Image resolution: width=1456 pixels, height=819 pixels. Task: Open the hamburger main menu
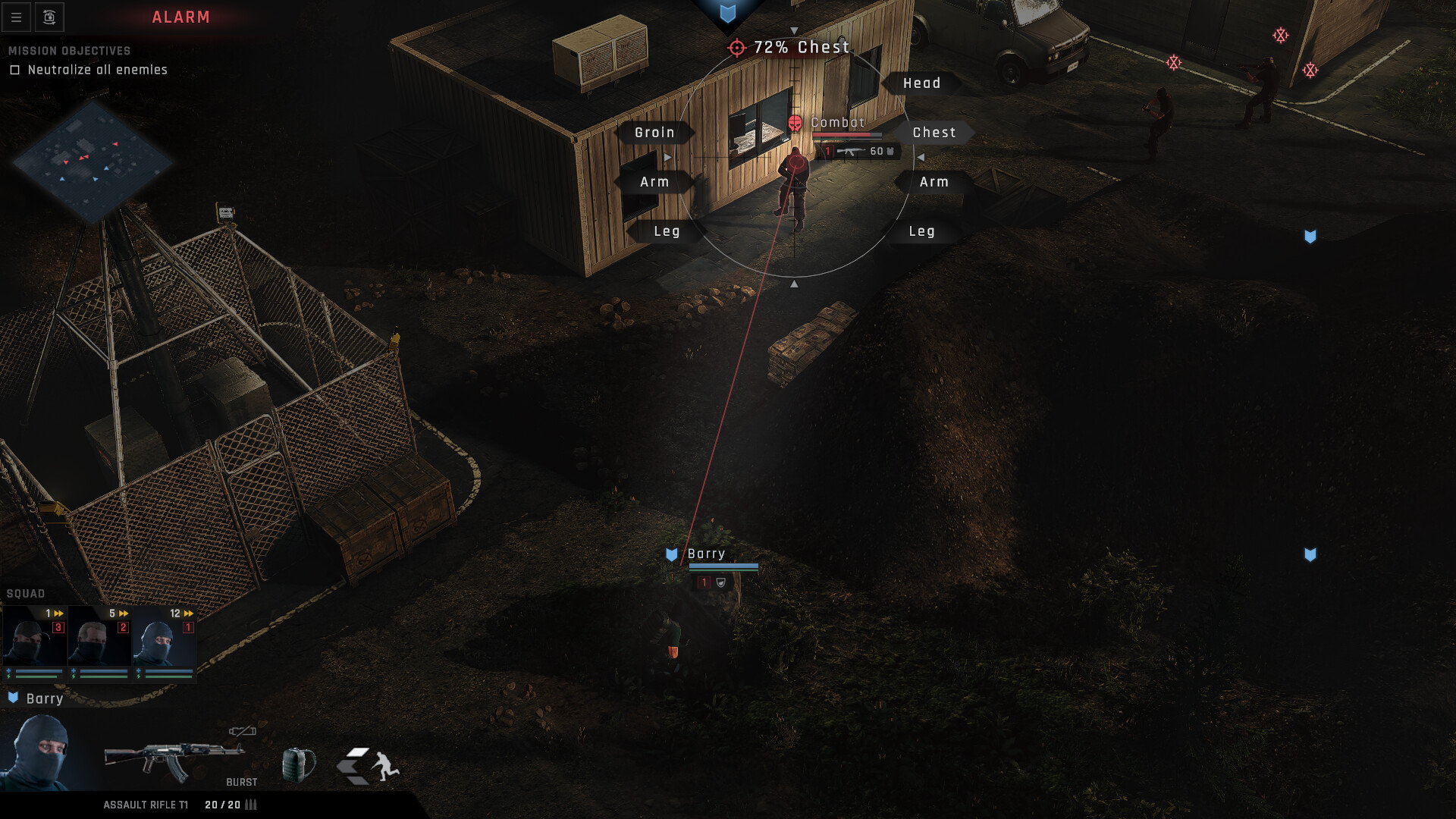point(16,17)
